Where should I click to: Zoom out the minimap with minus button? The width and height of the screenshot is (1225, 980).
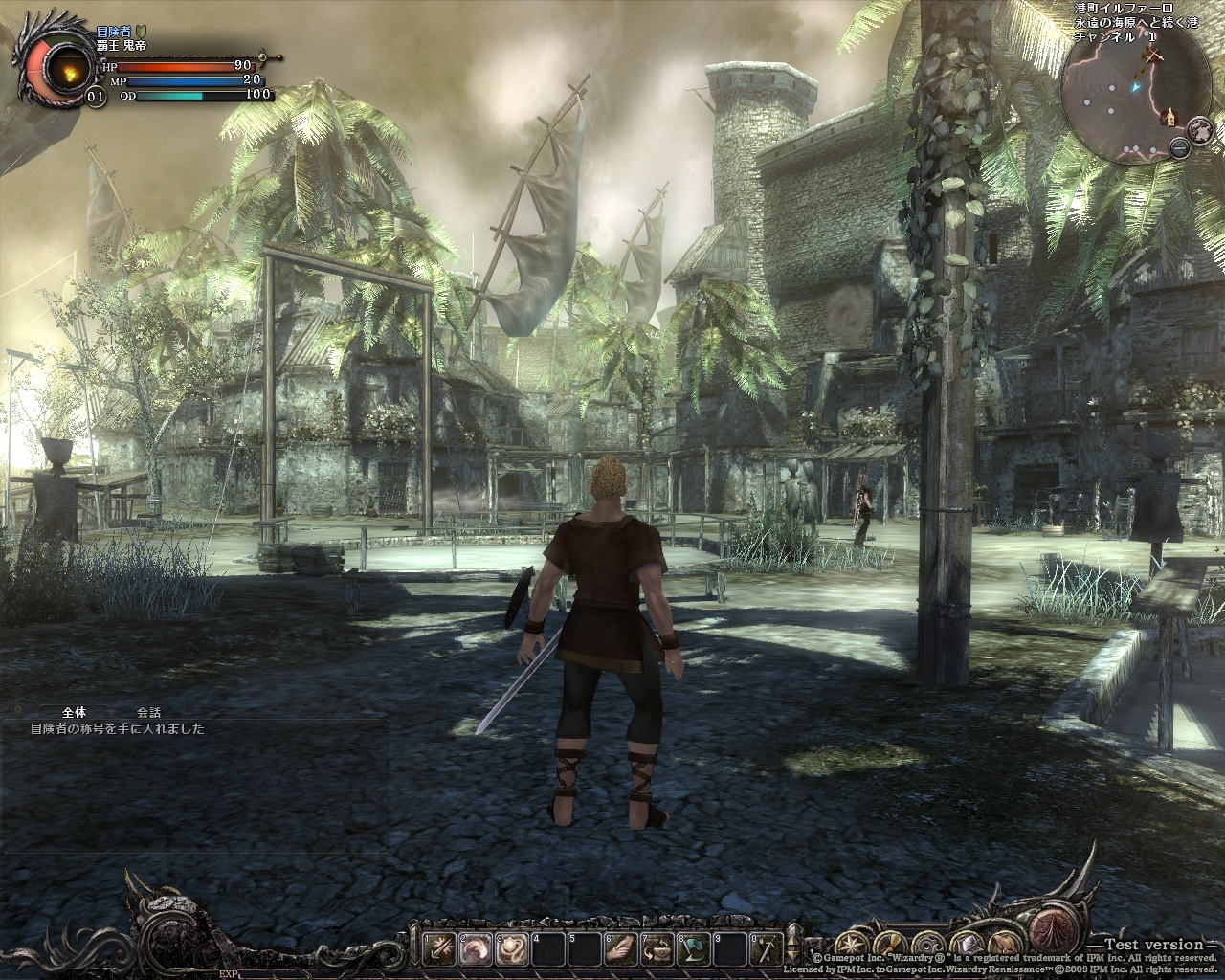pos(1180,147)
